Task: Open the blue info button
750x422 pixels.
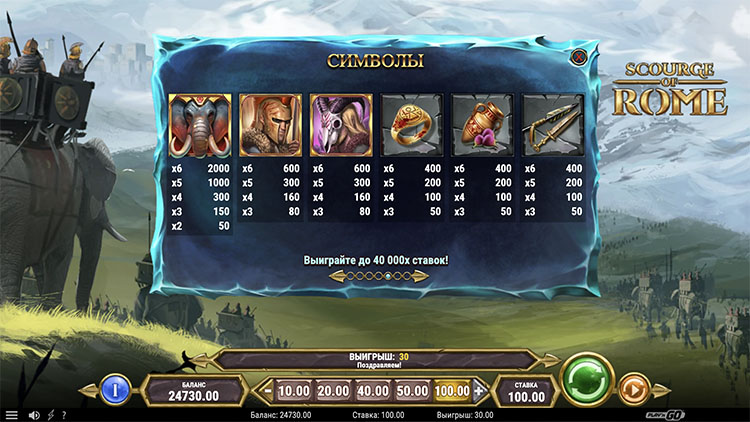Action: [115, 388]
